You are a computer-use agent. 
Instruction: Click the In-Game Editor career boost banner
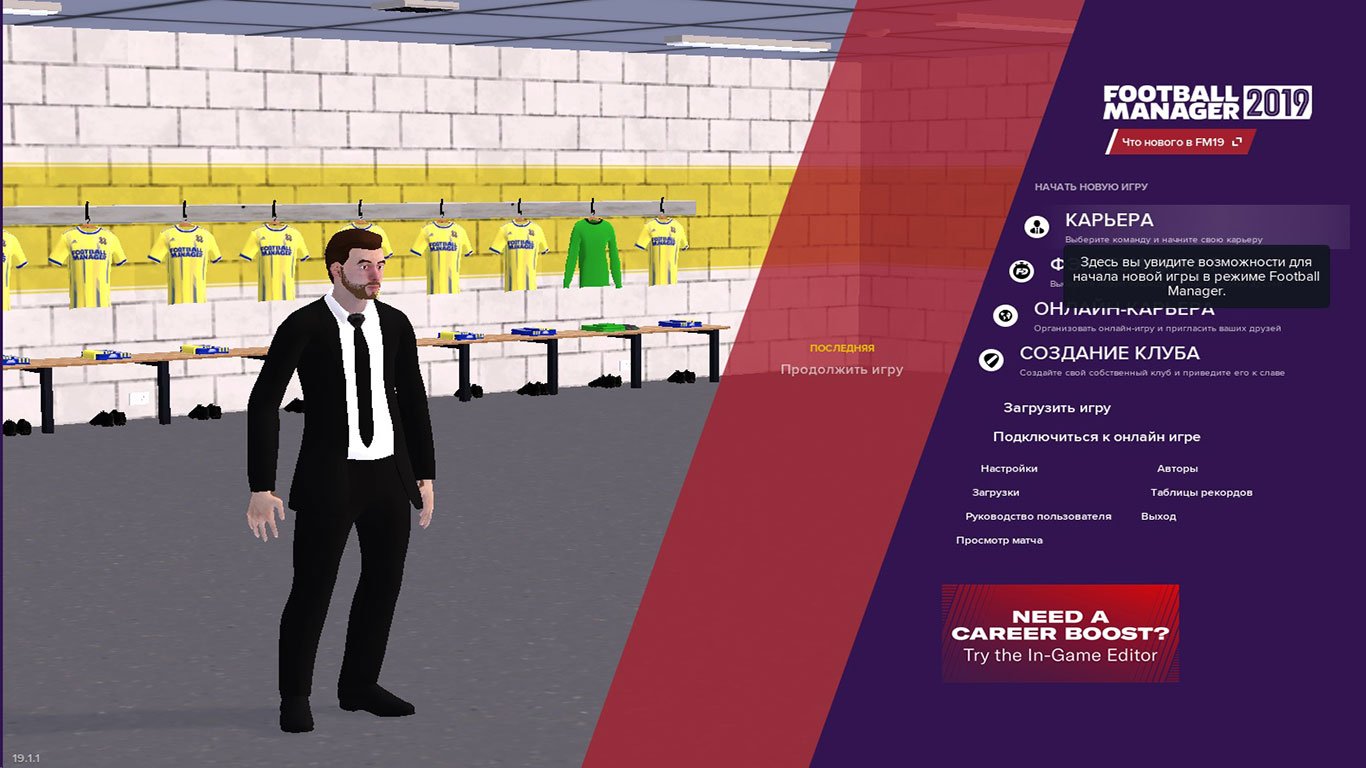1059,632
